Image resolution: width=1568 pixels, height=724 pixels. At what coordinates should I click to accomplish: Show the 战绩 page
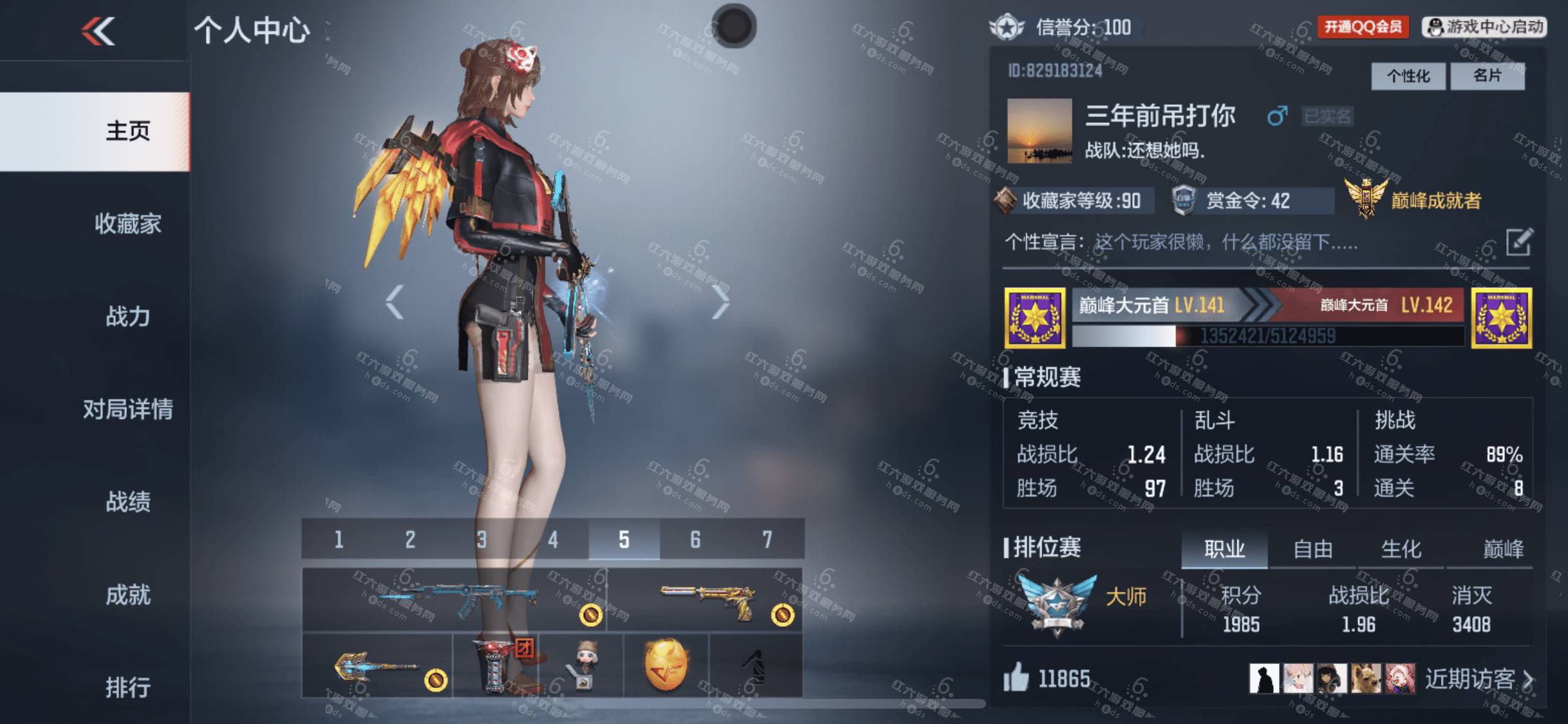point(127,502)
